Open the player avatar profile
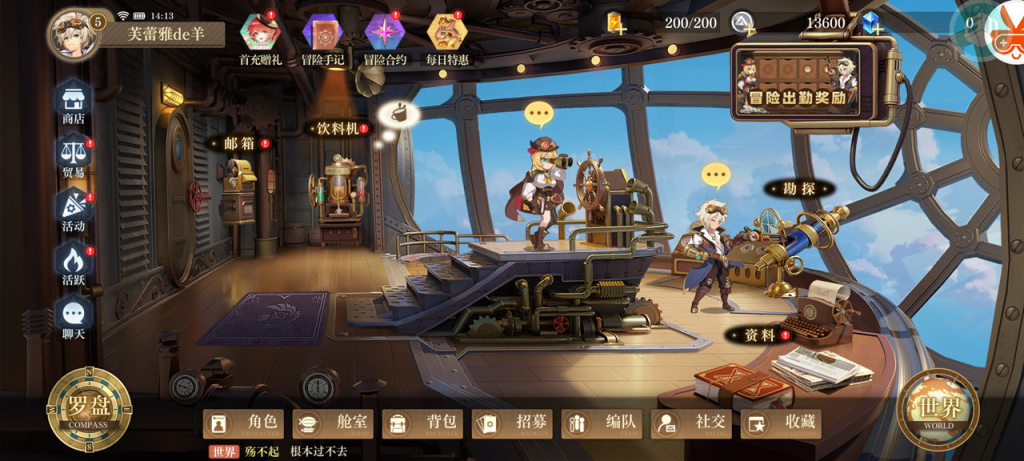The width and height of the screenshot is (1024, 461). click(x=73, y=33)
